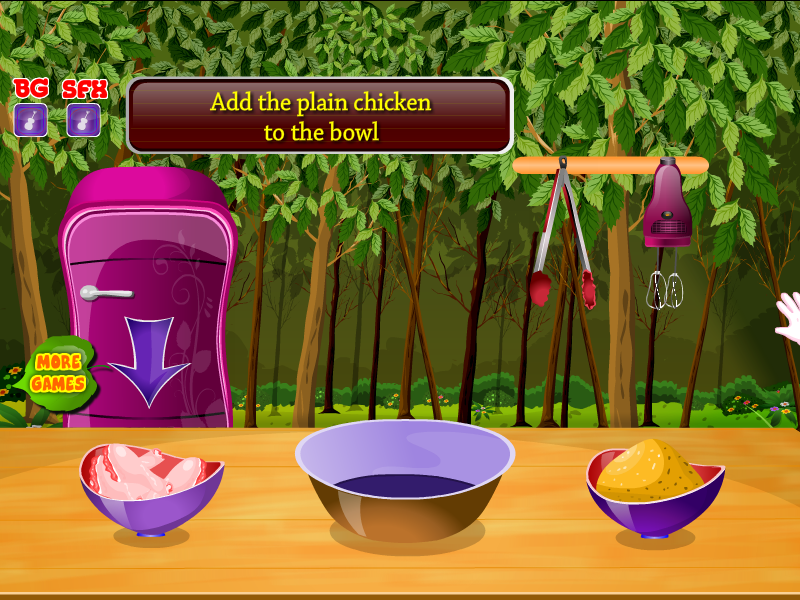Select the plain chicken bowl
The image size is (800, 600).
coord(150,485)
